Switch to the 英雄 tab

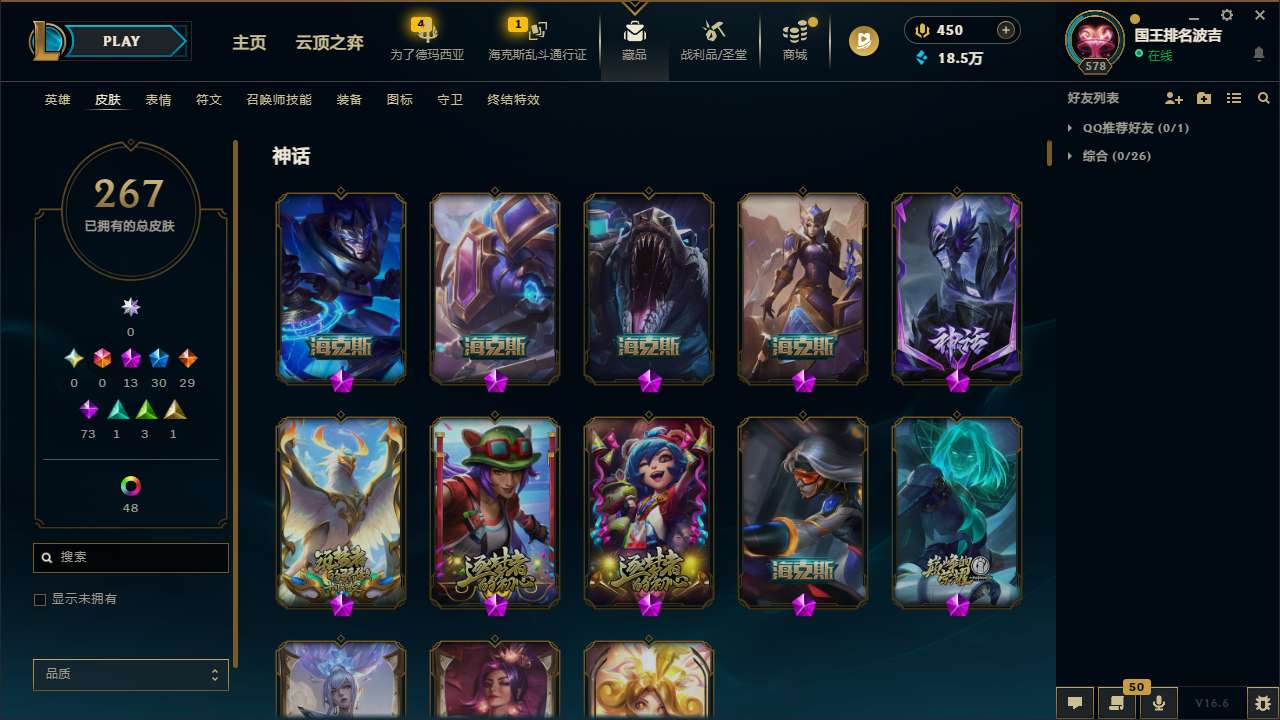pos(57,100)
